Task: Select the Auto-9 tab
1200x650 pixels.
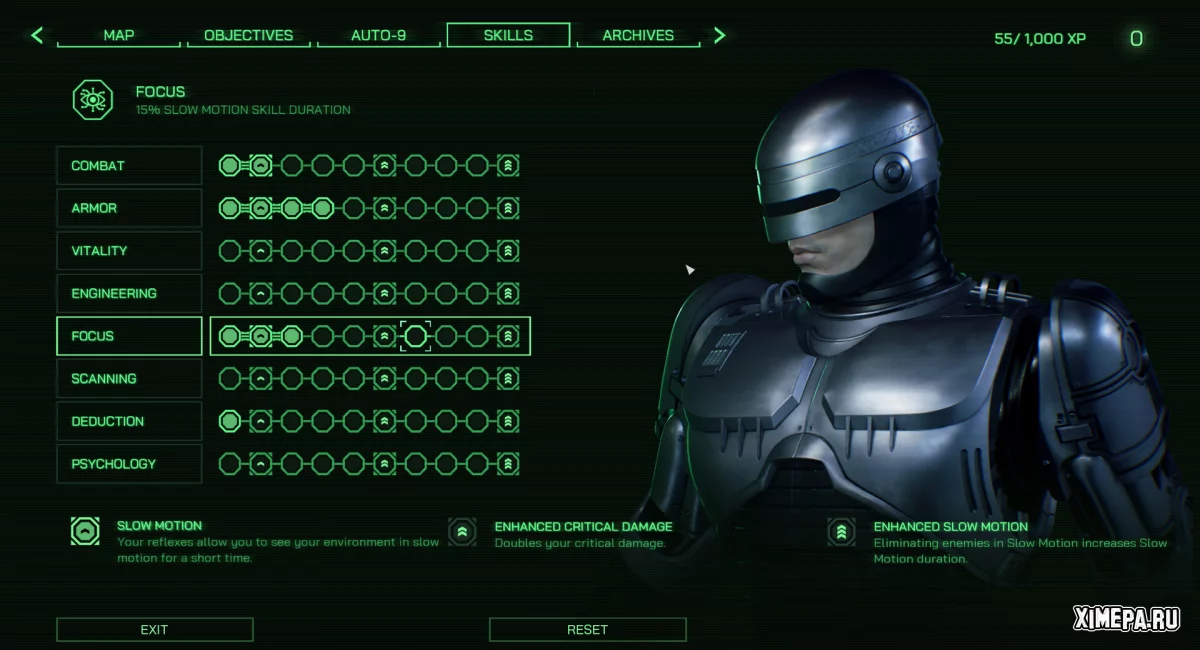Action: point(379,35)
